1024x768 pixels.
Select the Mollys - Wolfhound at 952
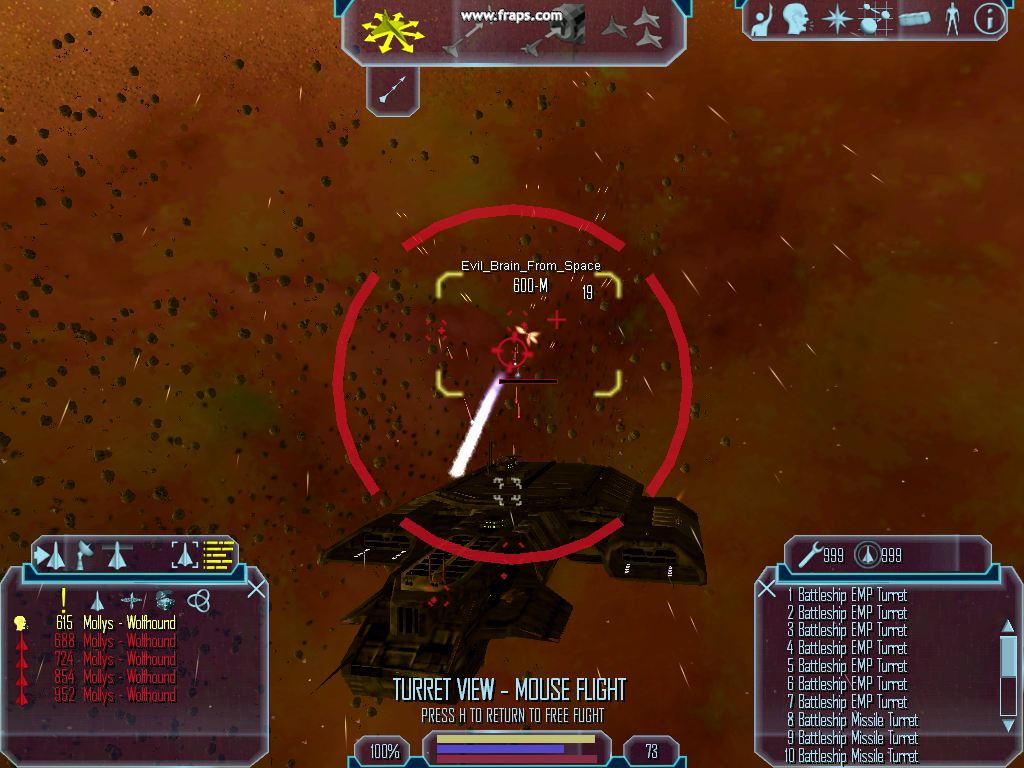click(129, 695)
